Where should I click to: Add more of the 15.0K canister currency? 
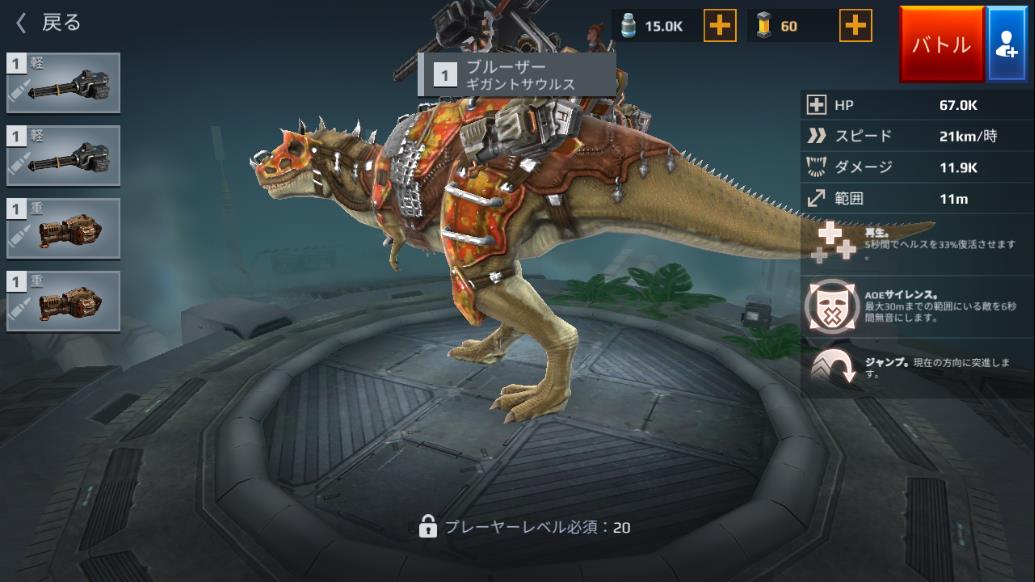pos(719,26)
